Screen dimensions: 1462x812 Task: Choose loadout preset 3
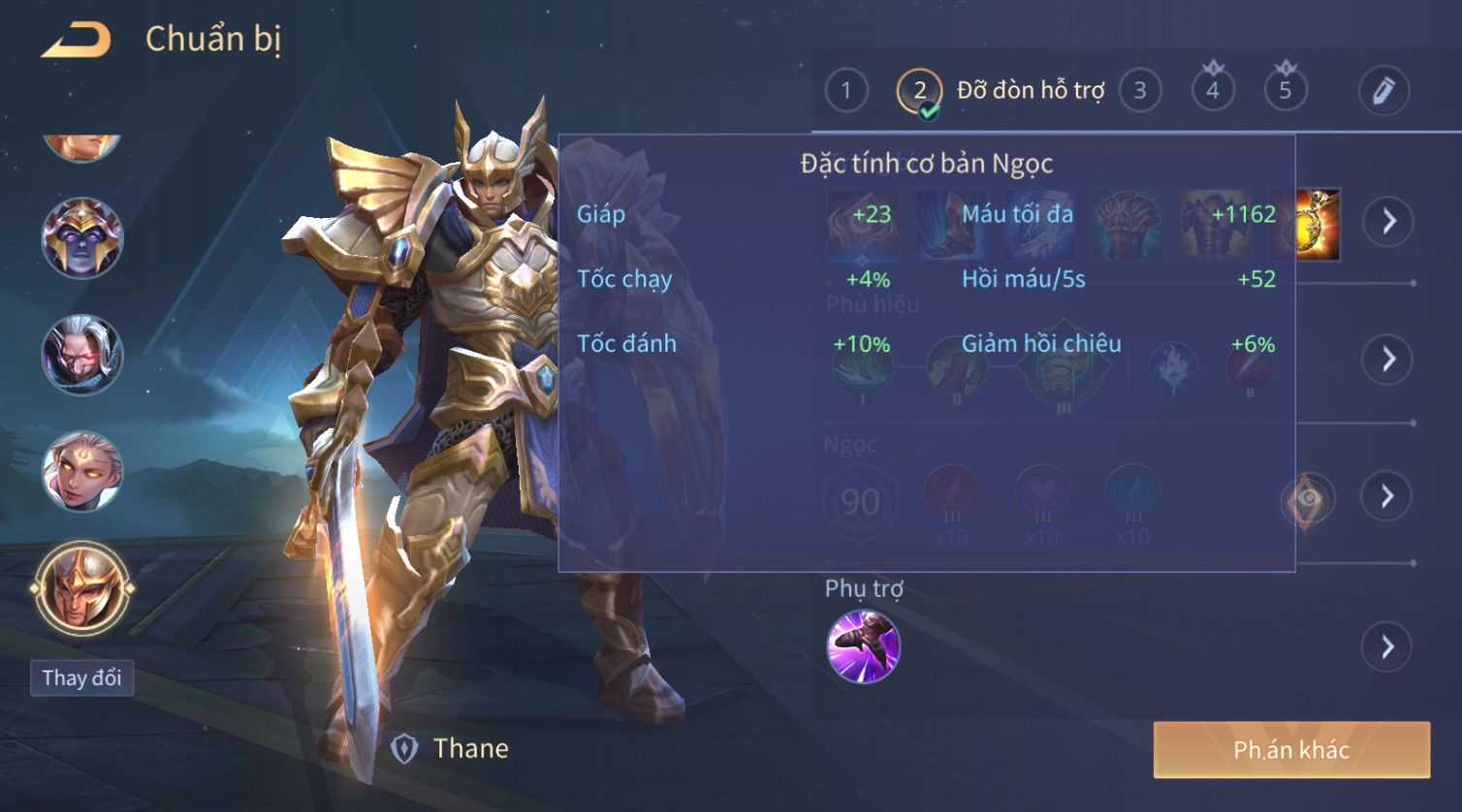[x=1140, y=91]
